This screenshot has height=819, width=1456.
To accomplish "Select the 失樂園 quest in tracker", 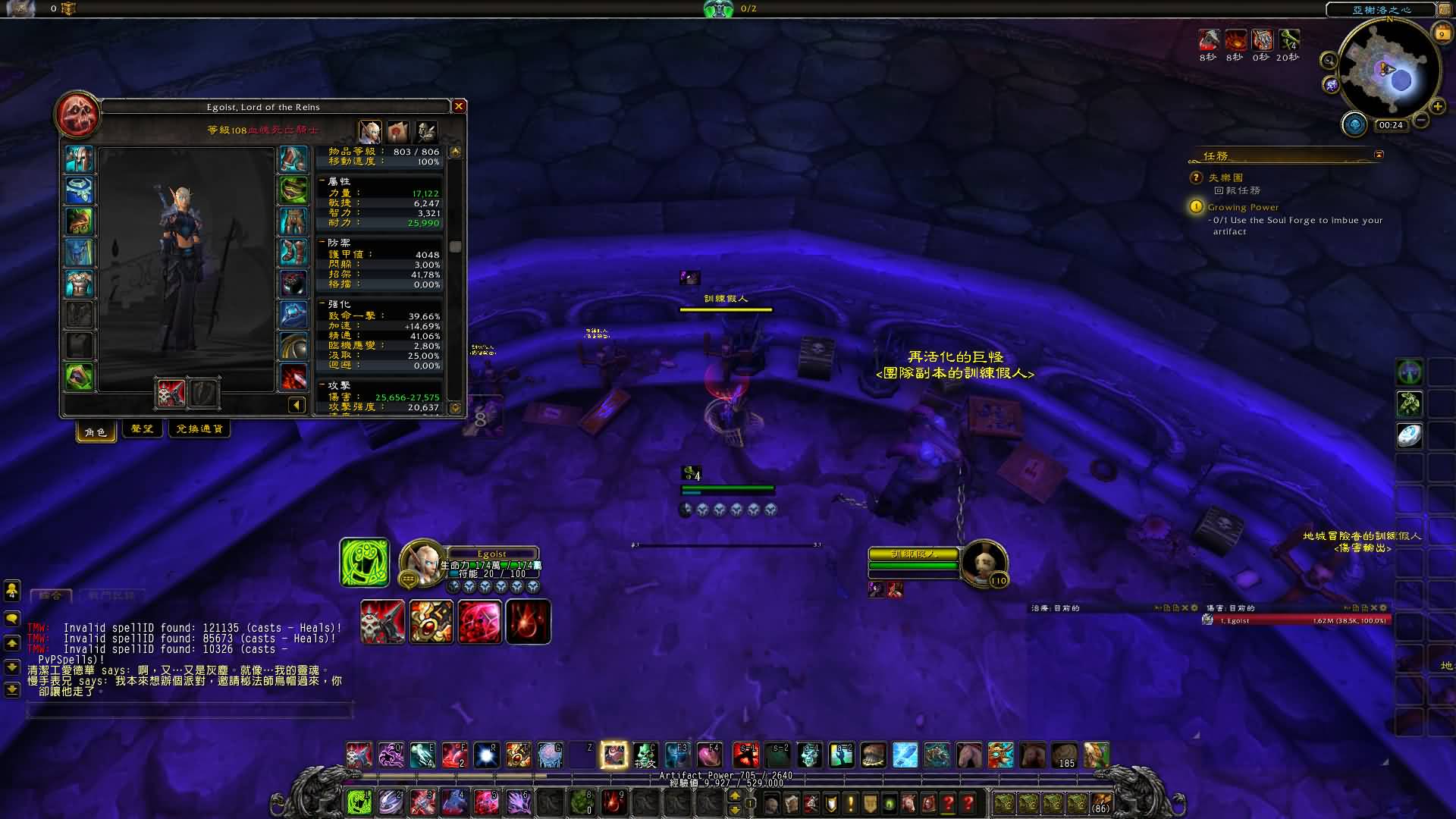I will (1225, 177).
